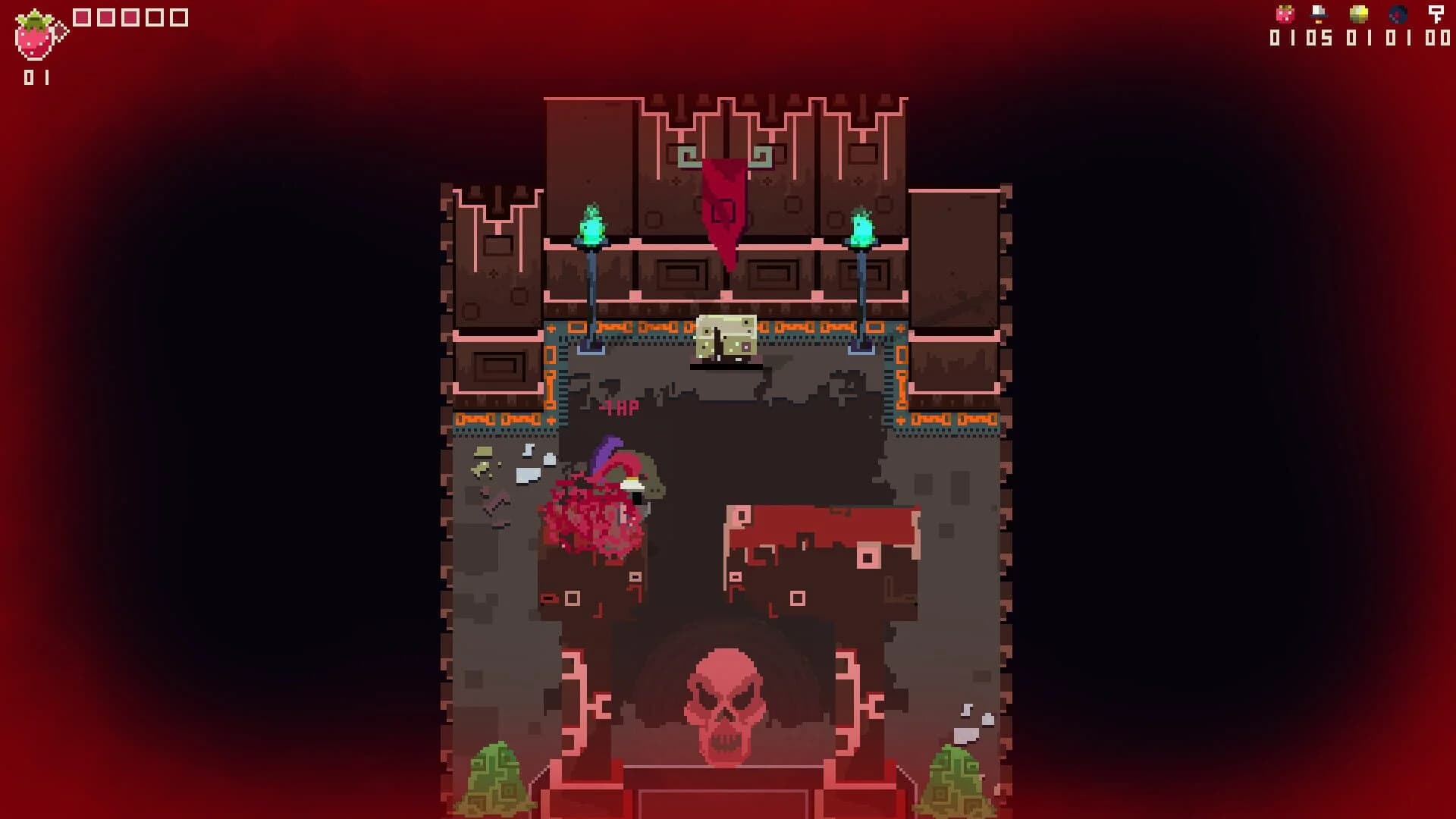
Task: Select the ammo count 01 under health
Action: pyautogui.click(x=36, y=76)
